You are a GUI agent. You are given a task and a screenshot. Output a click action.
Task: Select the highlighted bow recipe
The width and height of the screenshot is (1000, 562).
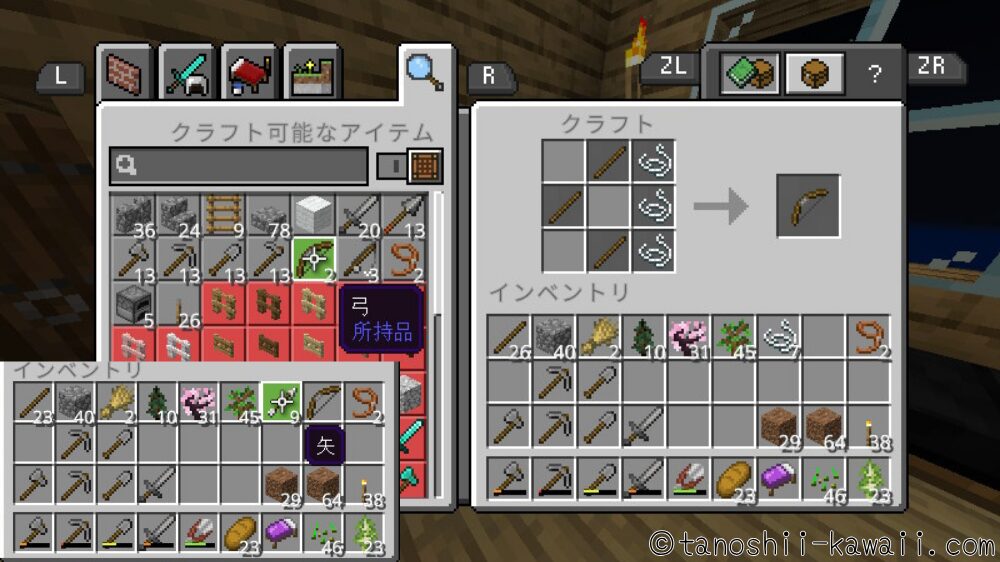click(313, 259)
